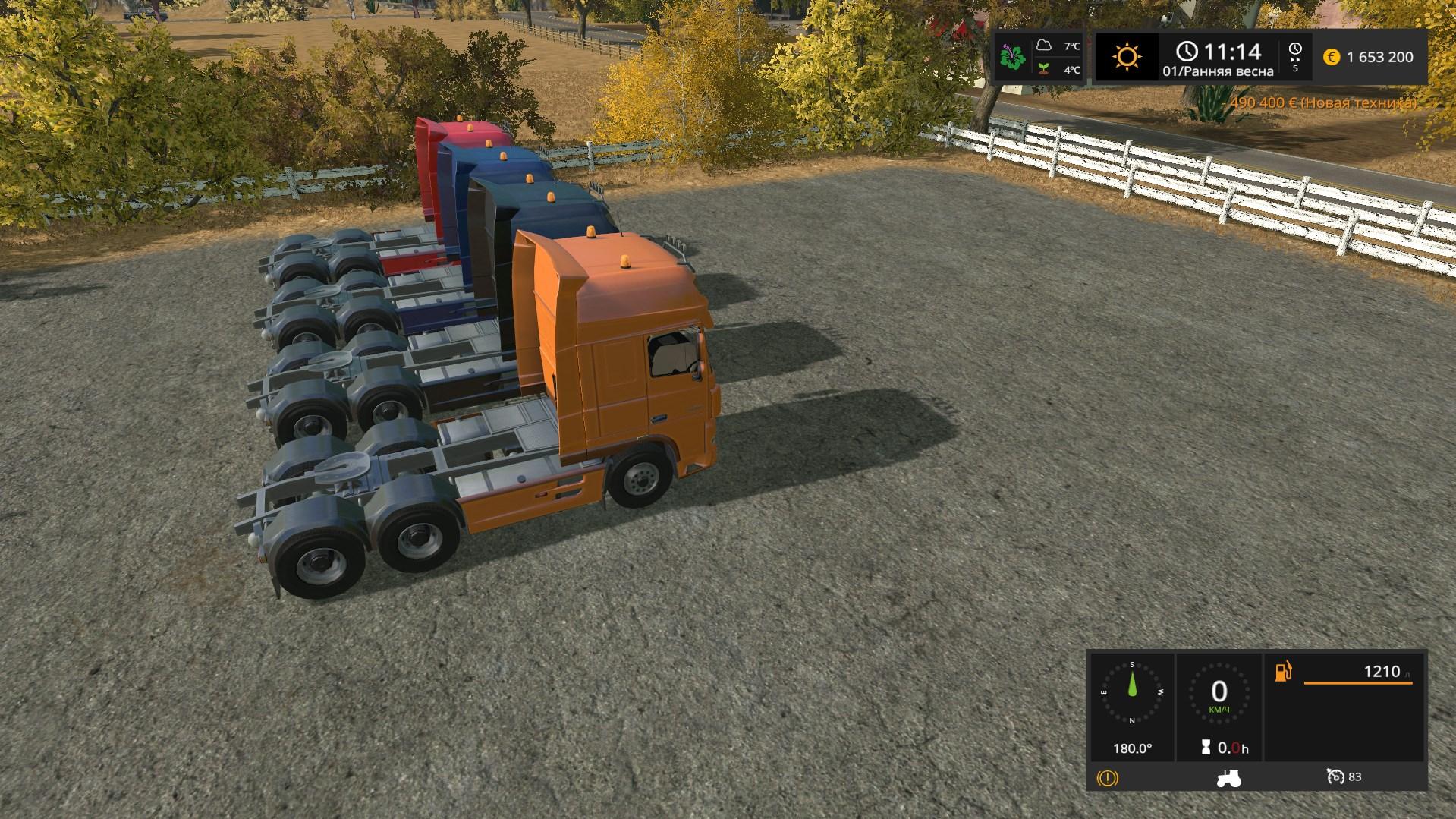Click the hibiscus flower season icon
The width and height of the screenshot is (1456, 819).
tap(1013, 57)
